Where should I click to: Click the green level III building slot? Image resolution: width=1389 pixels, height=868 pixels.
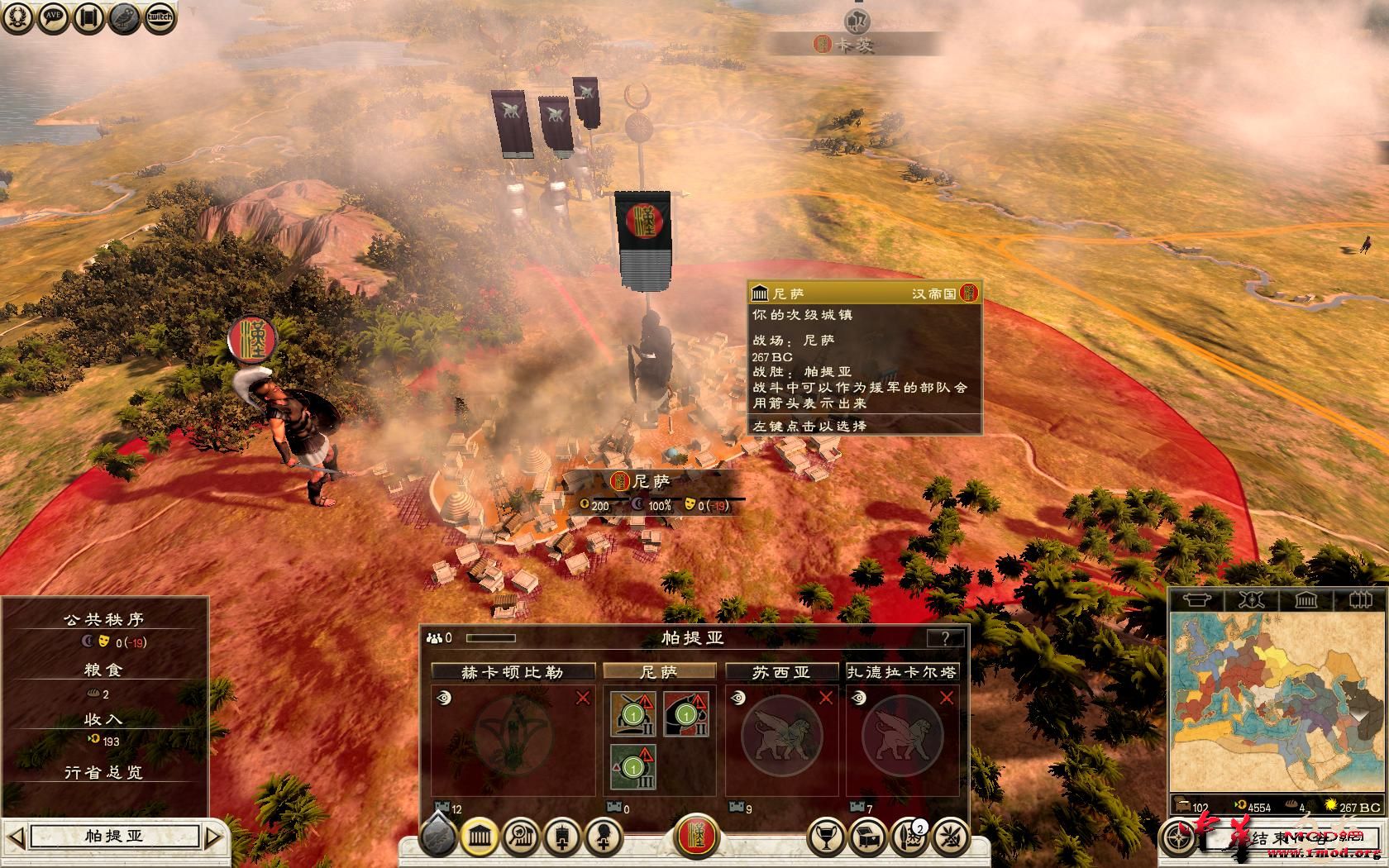633,766
